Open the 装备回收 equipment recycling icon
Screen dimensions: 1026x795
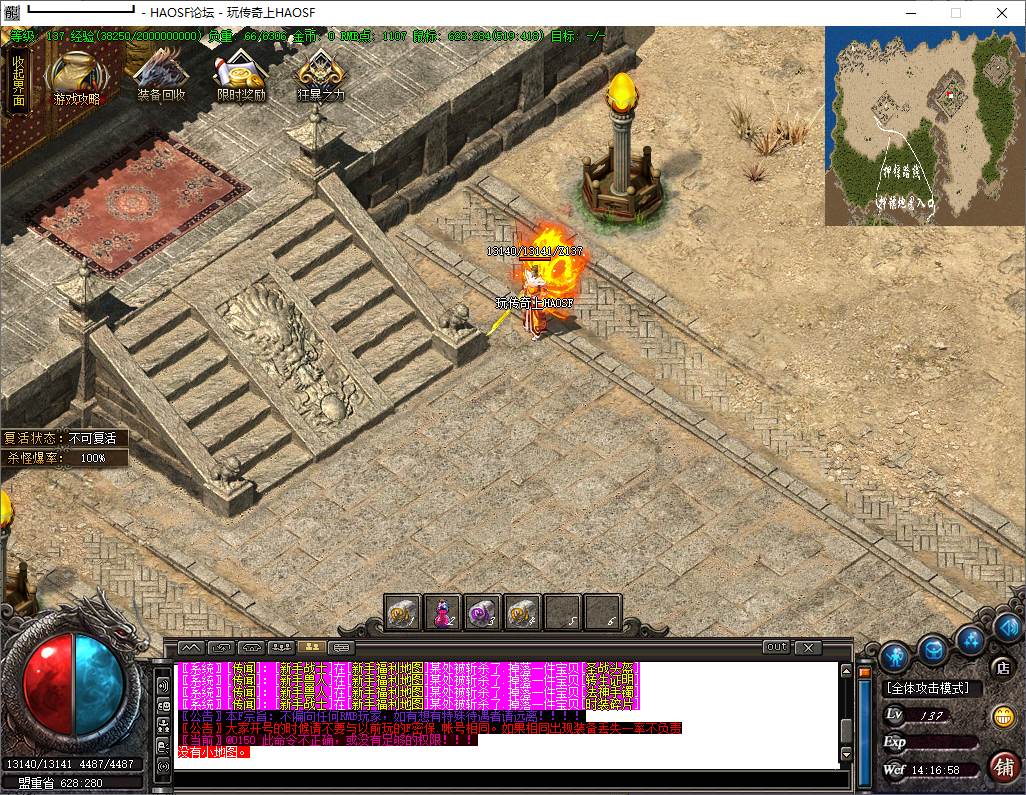point(161,76)
